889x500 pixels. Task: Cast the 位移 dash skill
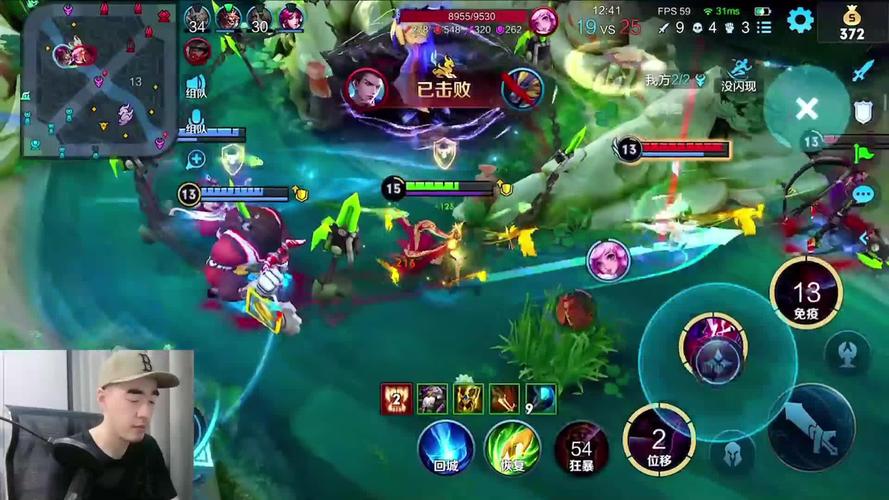click(x=658, y=440)
